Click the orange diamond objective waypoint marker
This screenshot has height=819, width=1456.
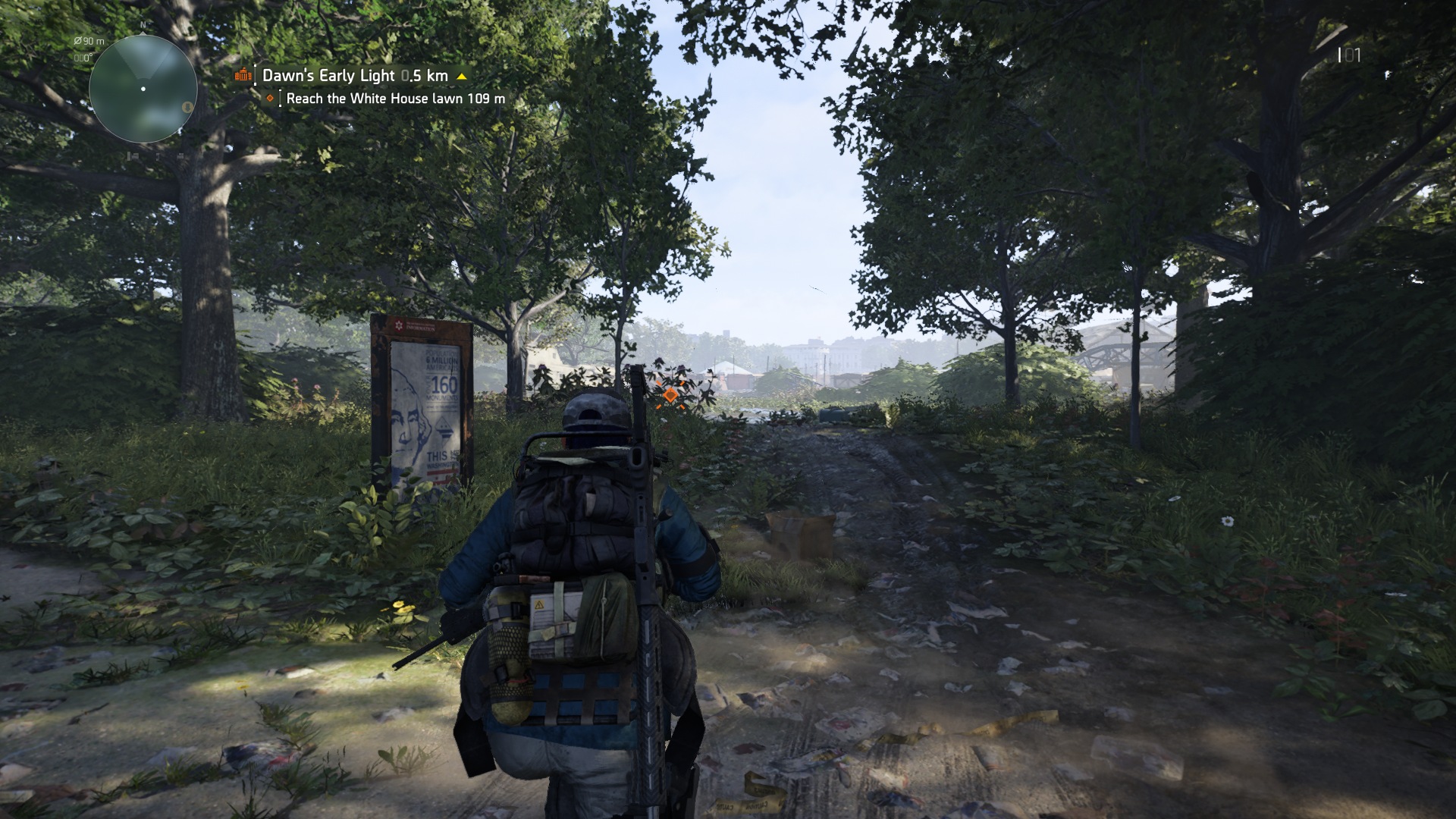670,394
